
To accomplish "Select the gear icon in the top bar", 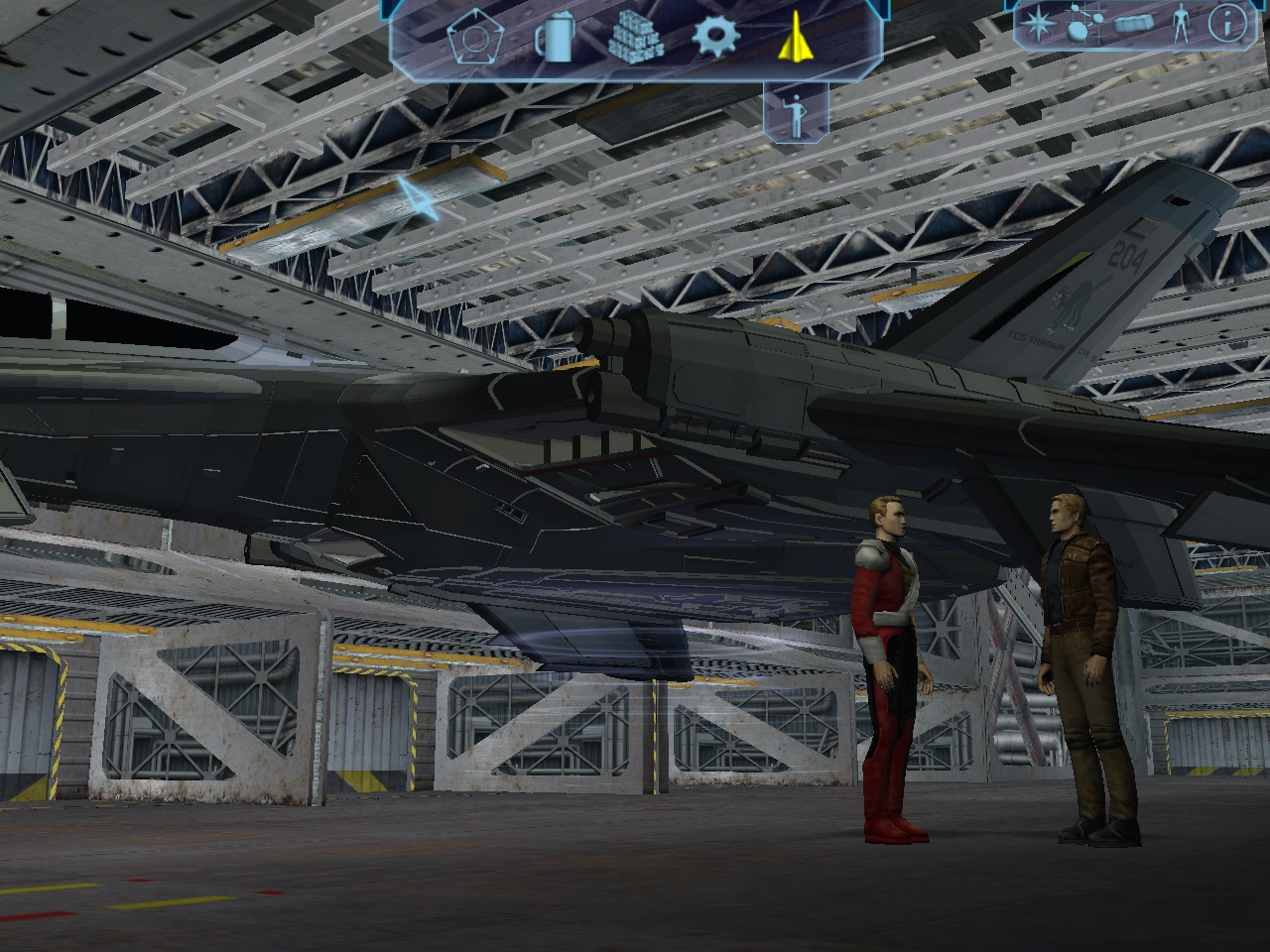I will (x=716, y=38).
